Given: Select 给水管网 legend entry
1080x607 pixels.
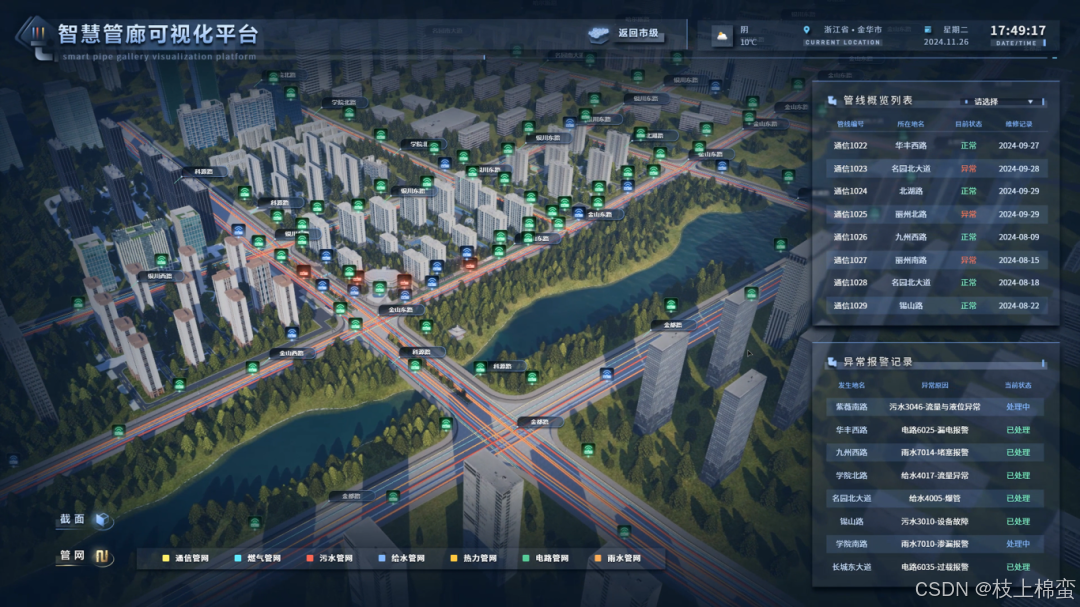Looking at the screenshot, I should click(x=402, y=558).
